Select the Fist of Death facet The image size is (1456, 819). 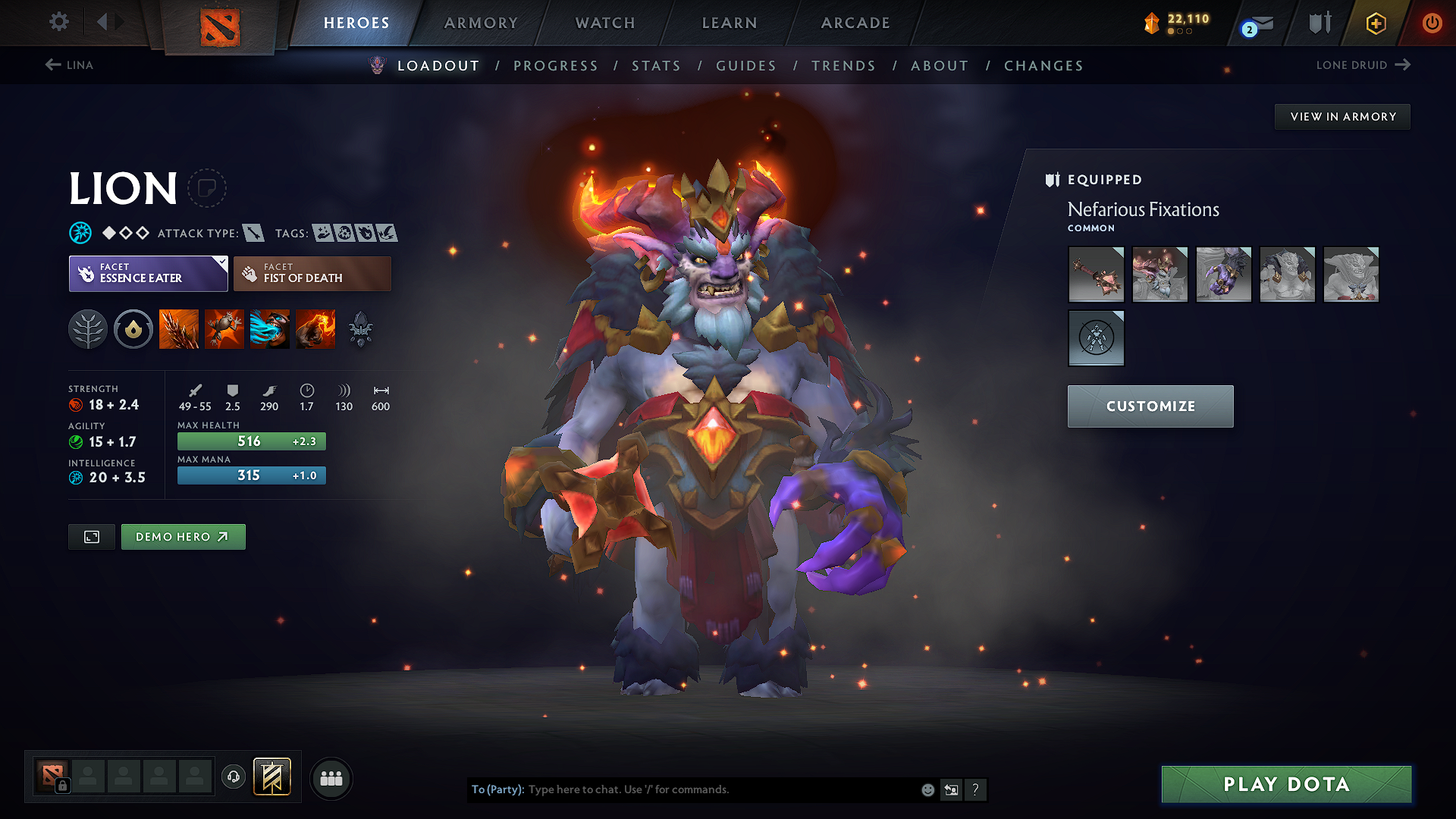pyautogui.click(x=312, y=273)
